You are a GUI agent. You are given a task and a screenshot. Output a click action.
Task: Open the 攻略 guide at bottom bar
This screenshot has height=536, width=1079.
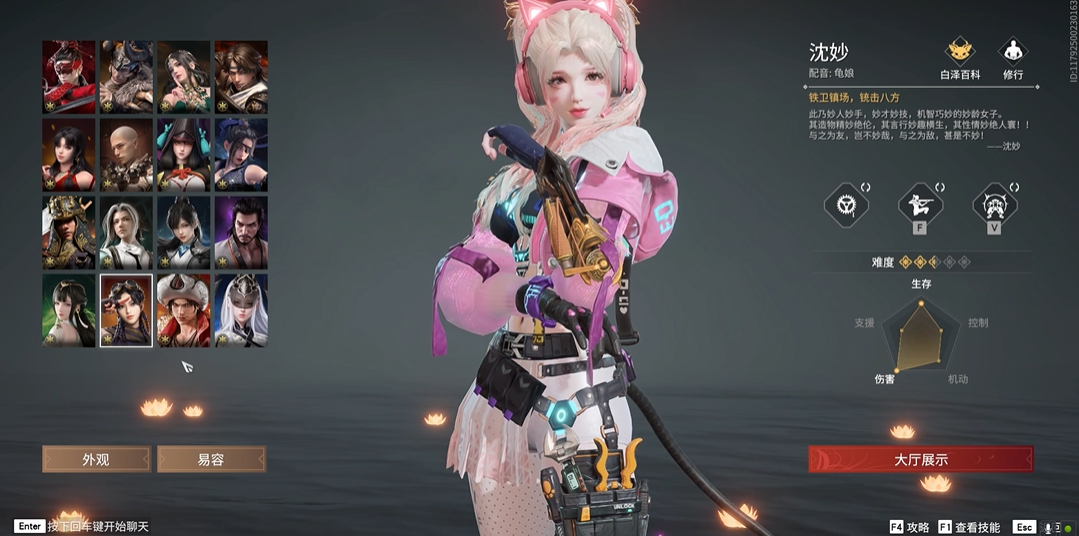click(x=909, y=527)
